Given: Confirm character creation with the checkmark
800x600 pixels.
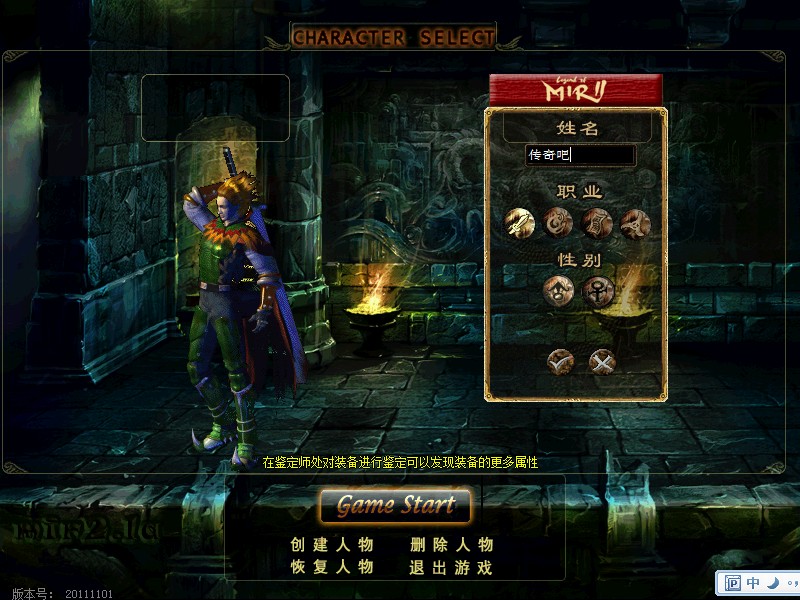Looking at the screenshot, I should tap(561, 360).
